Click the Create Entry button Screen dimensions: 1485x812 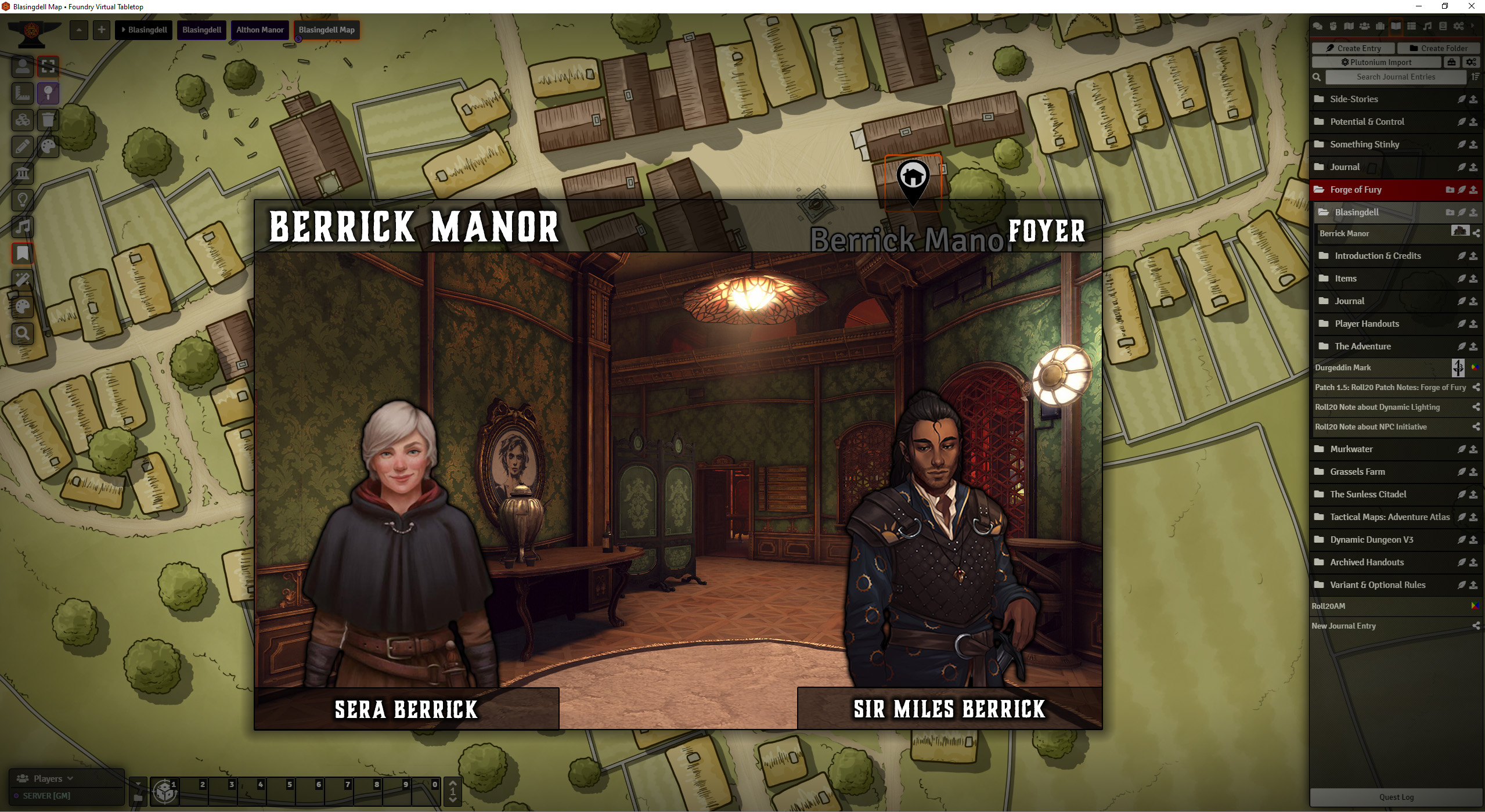[1353, 48]
